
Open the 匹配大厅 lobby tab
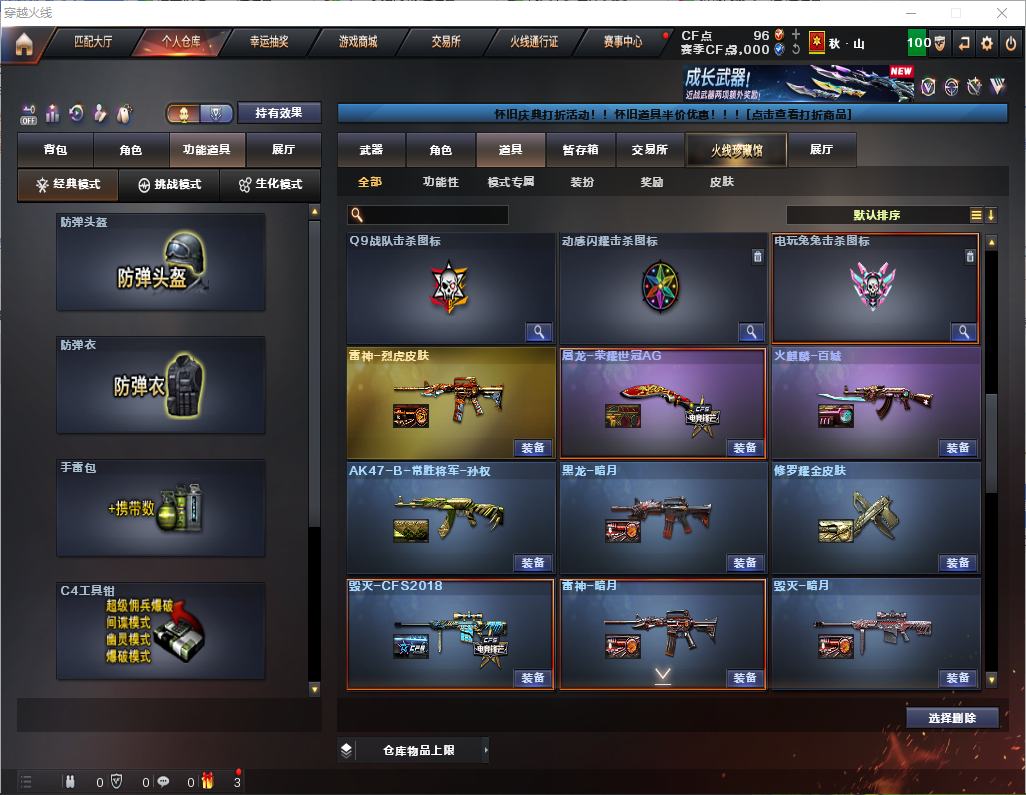point(93,42)
